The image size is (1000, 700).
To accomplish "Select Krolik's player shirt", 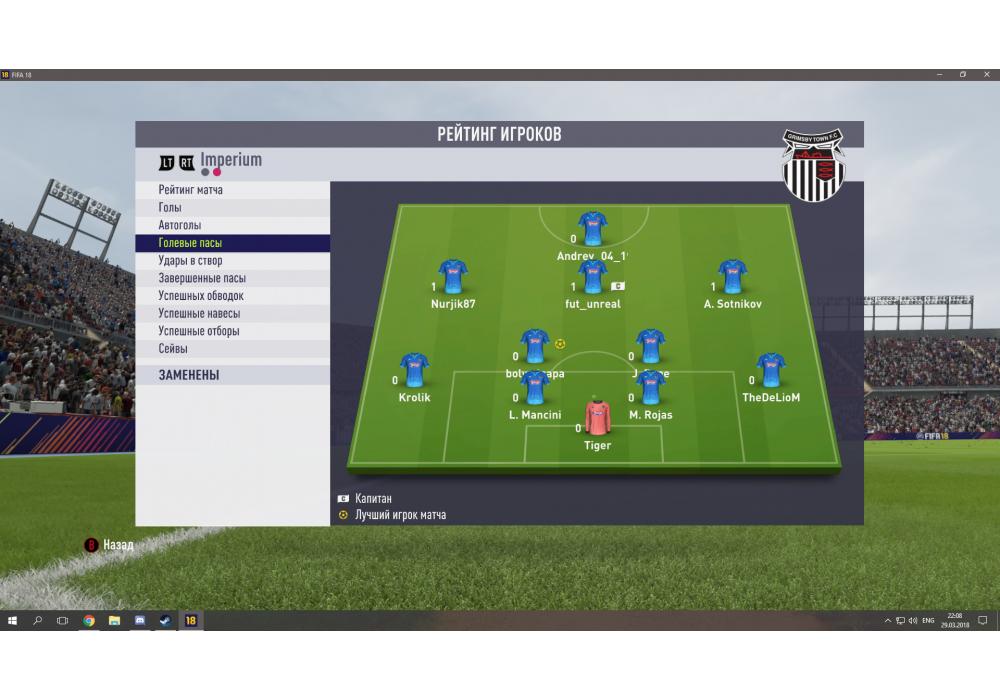I will pyautogui.click(x=414, y=371).
